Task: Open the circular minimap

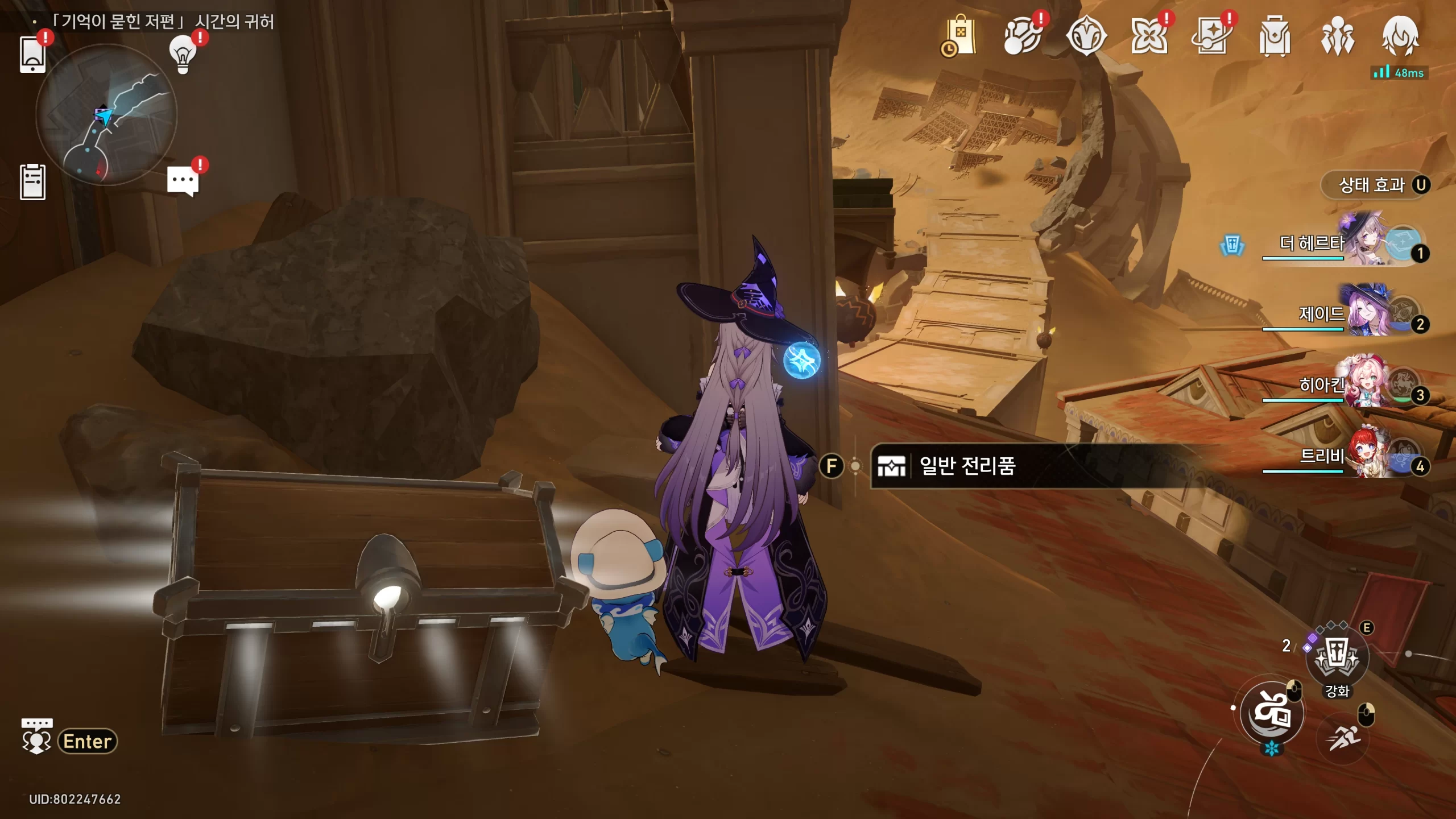Action: (x=106, y=115)
